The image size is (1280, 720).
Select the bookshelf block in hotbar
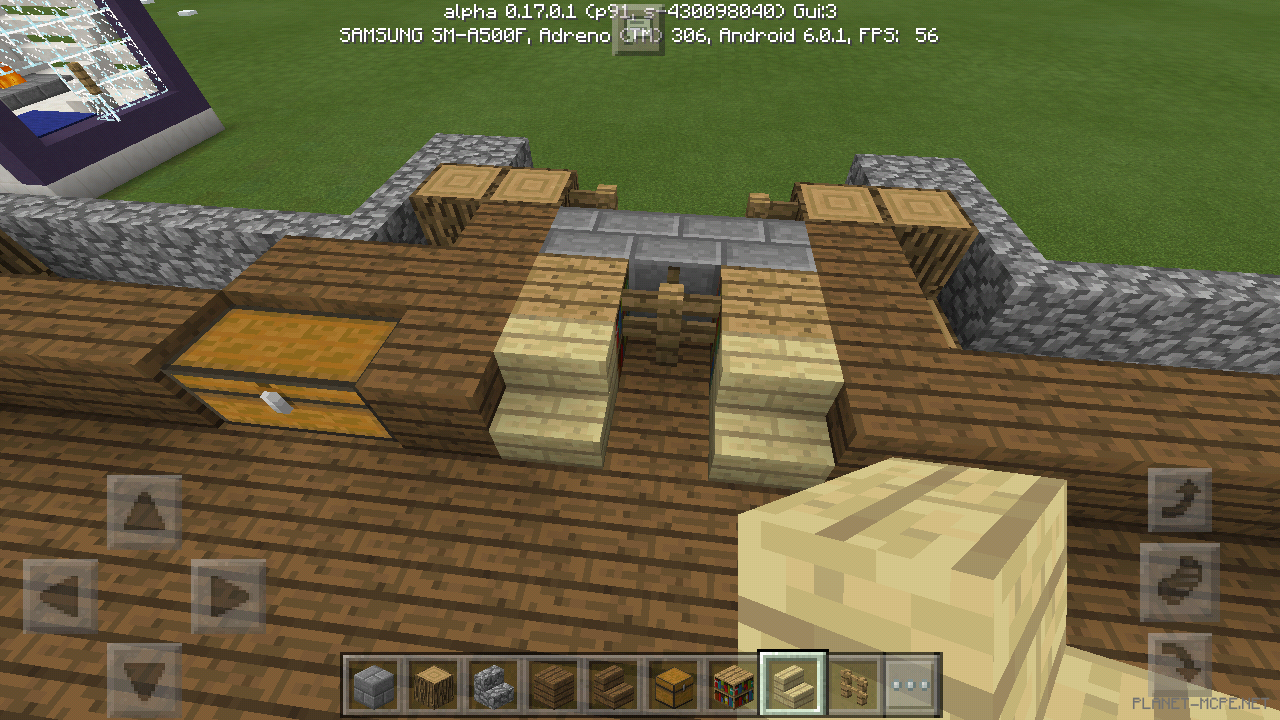(733, 681)
